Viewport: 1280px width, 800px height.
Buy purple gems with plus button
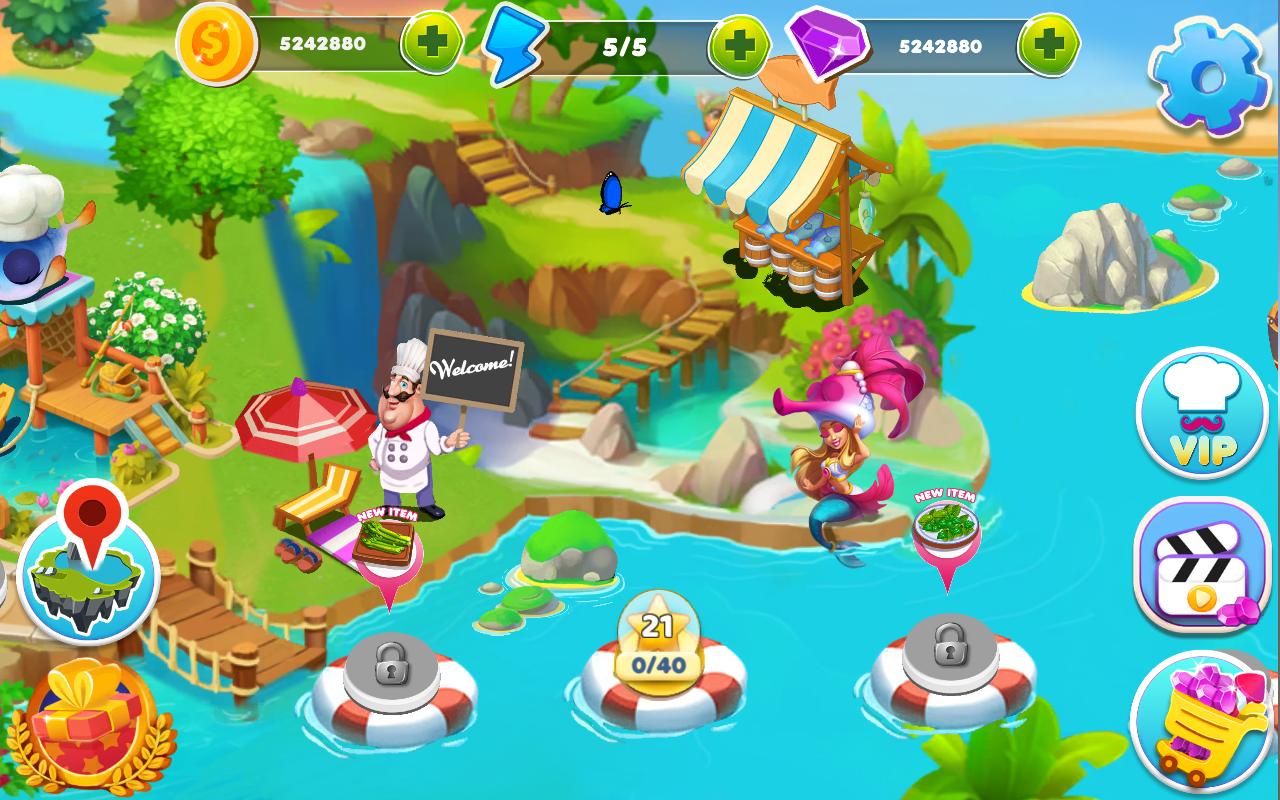[x=1048, y=45]
